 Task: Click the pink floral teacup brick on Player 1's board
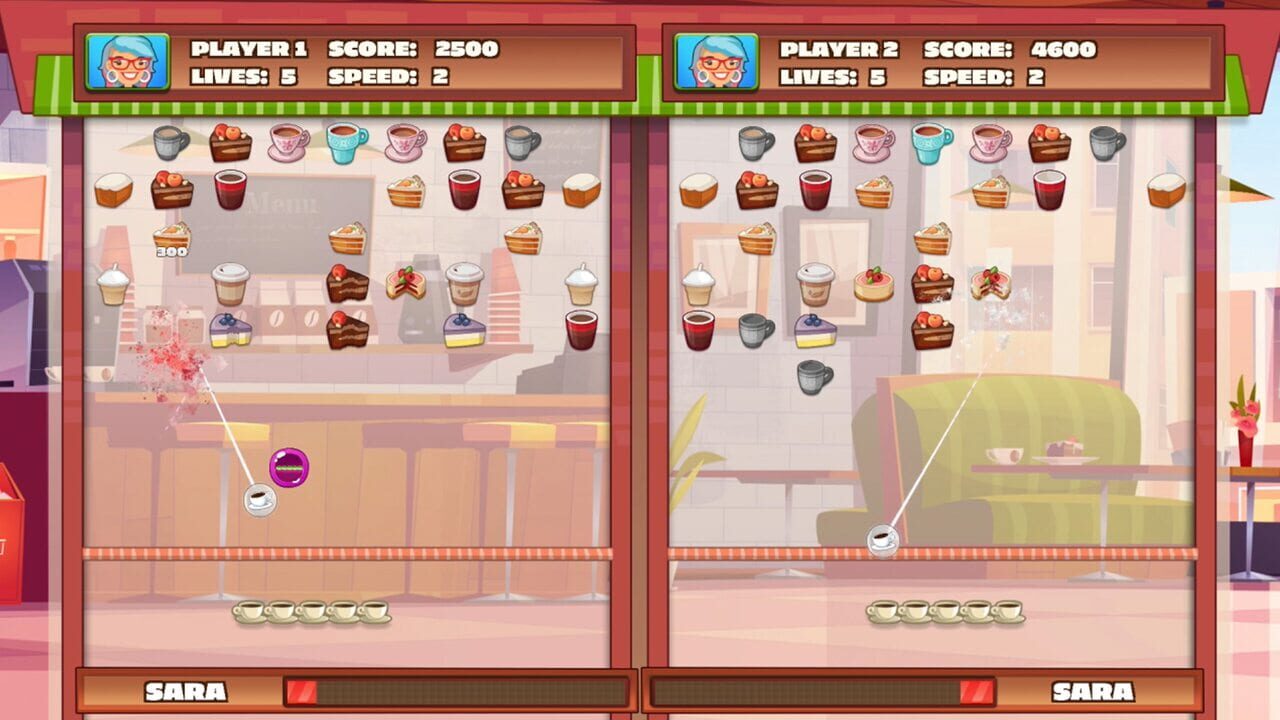285,143
